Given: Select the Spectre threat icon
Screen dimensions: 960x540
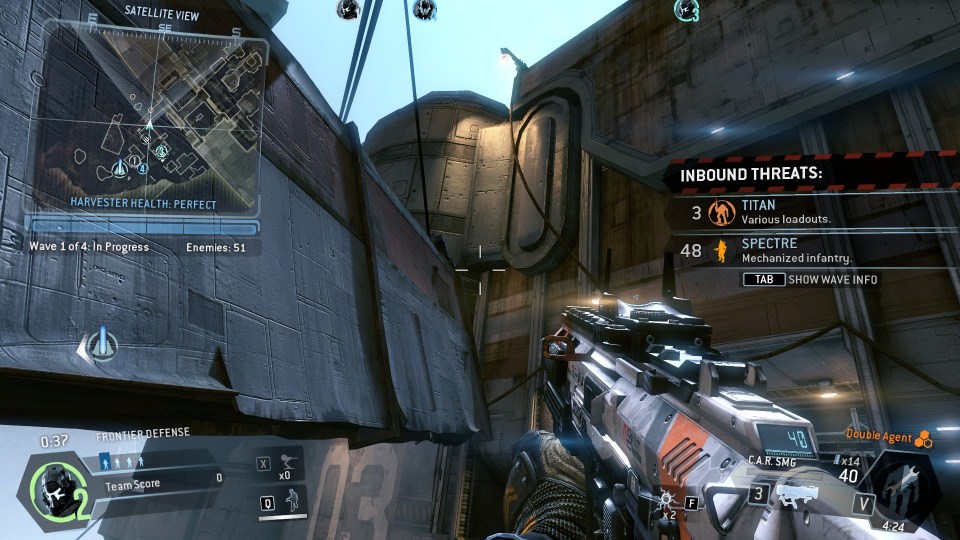Looking at the screenshot, I should [x=719, y=250].
